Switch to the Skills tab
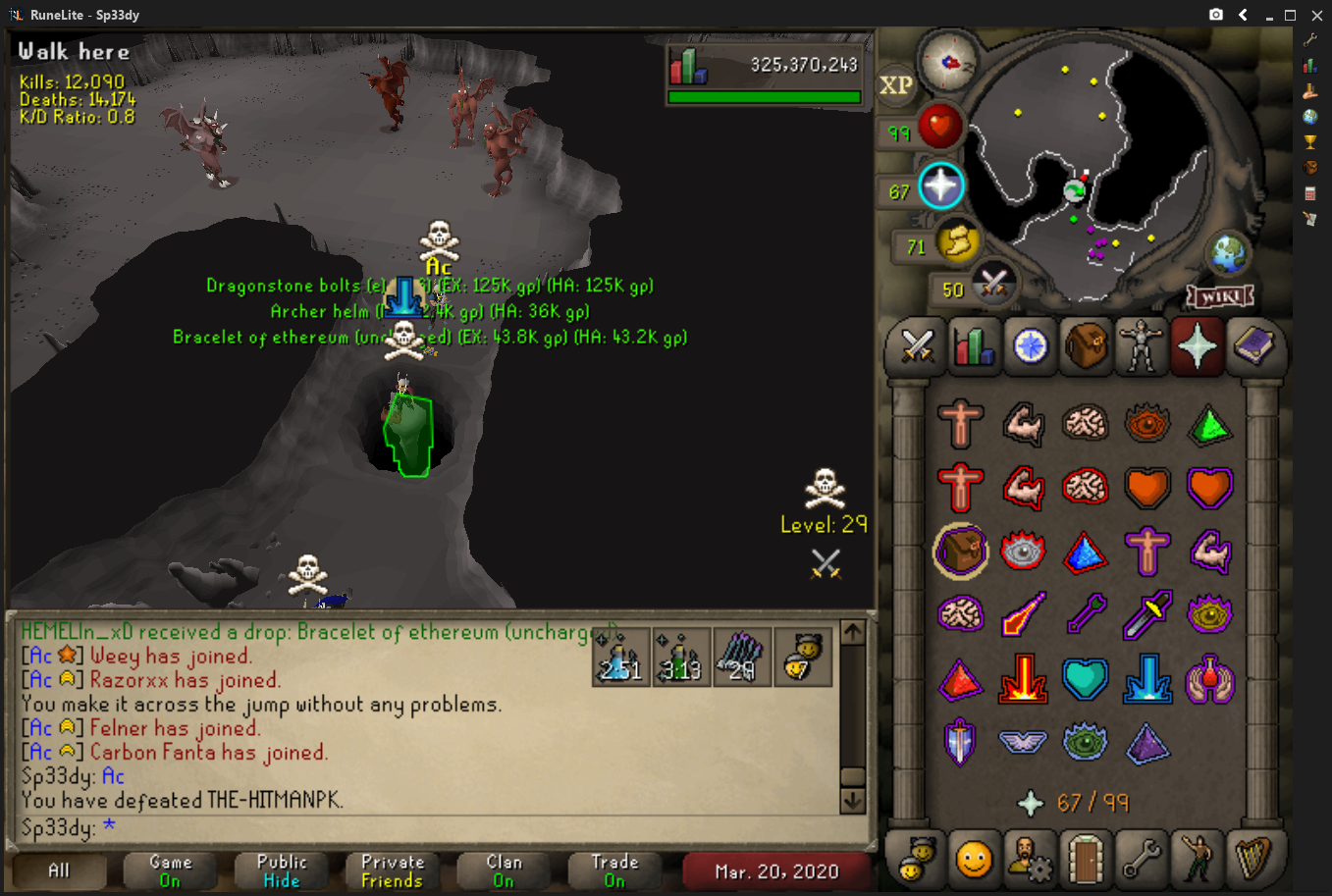 (x=973, y=346)
